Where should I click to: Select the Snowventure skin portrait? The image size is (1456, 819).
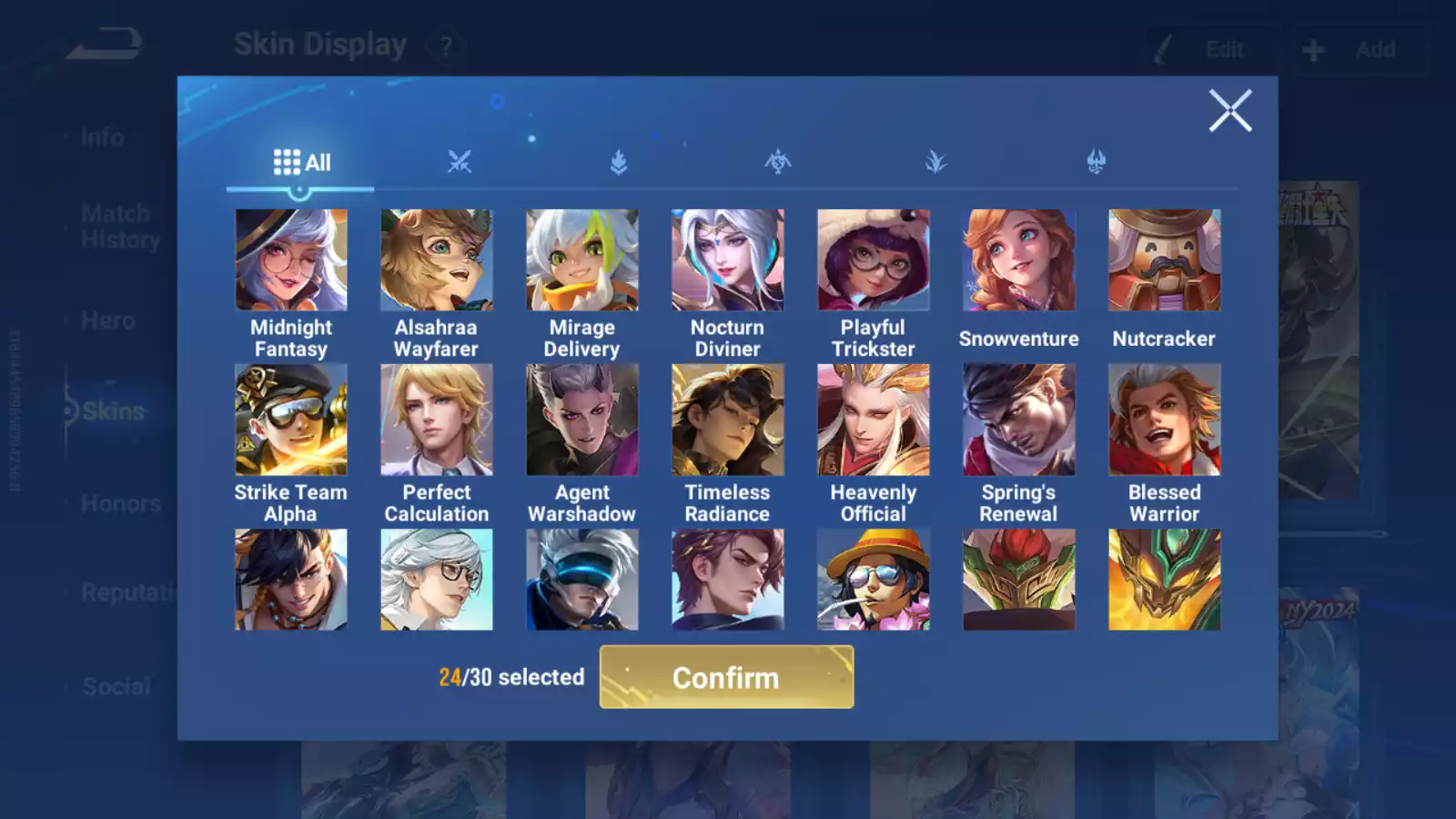1019,261
